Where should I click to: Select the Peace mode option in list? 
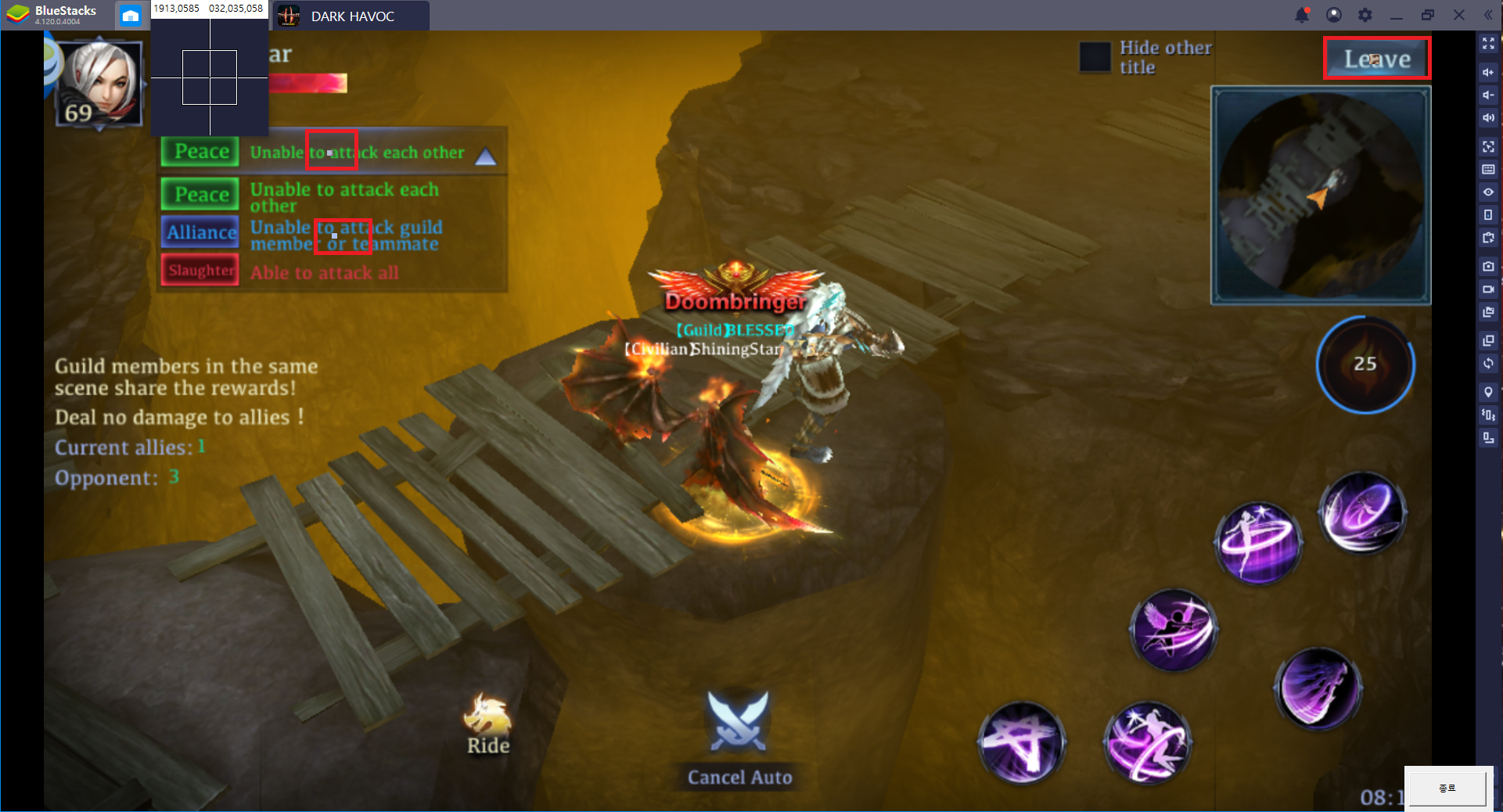(x=200, y=194)
